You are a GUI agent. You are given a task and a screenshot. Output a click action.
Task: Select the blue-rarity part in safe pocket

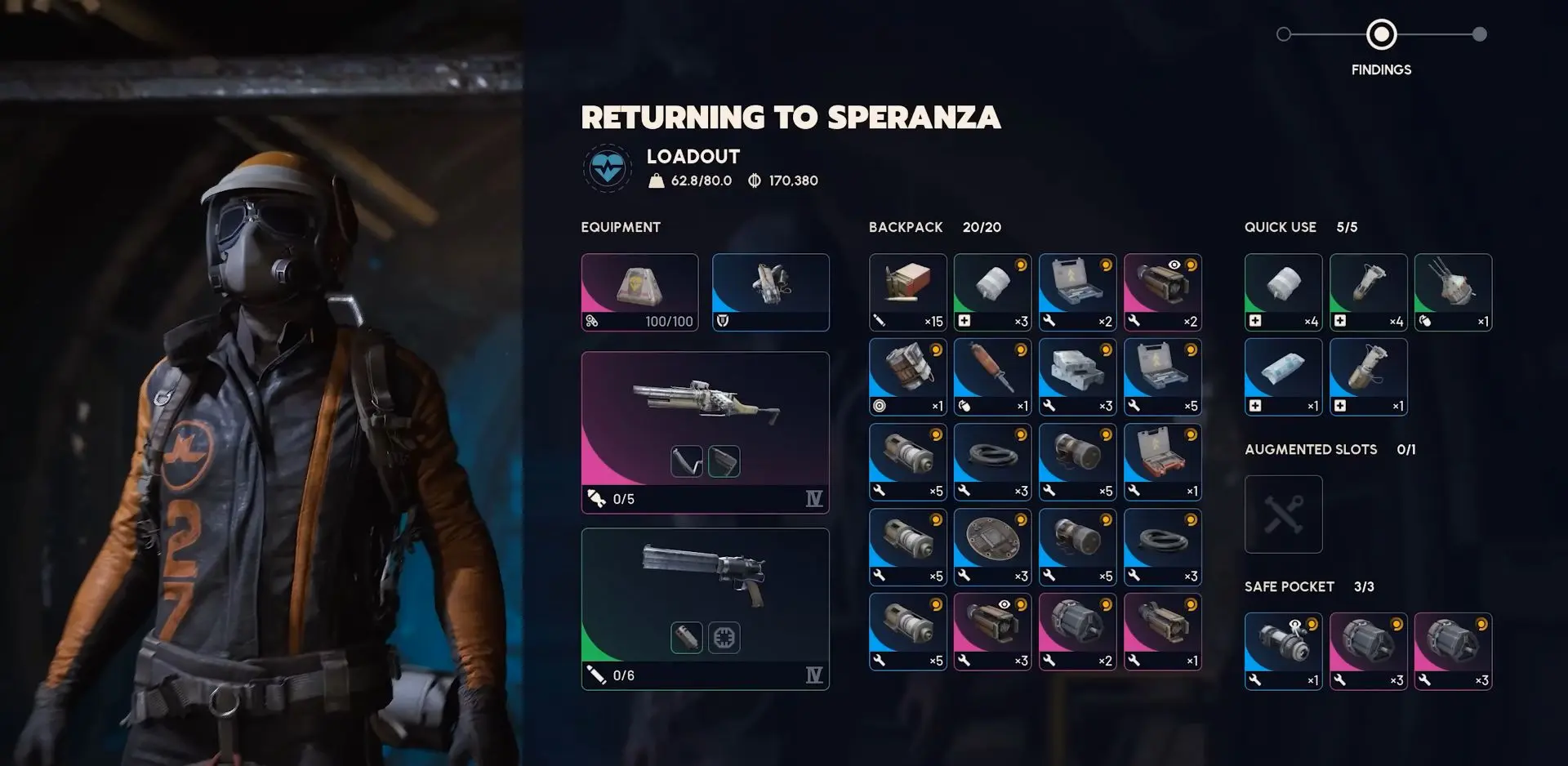click(x=1283, y=651)
